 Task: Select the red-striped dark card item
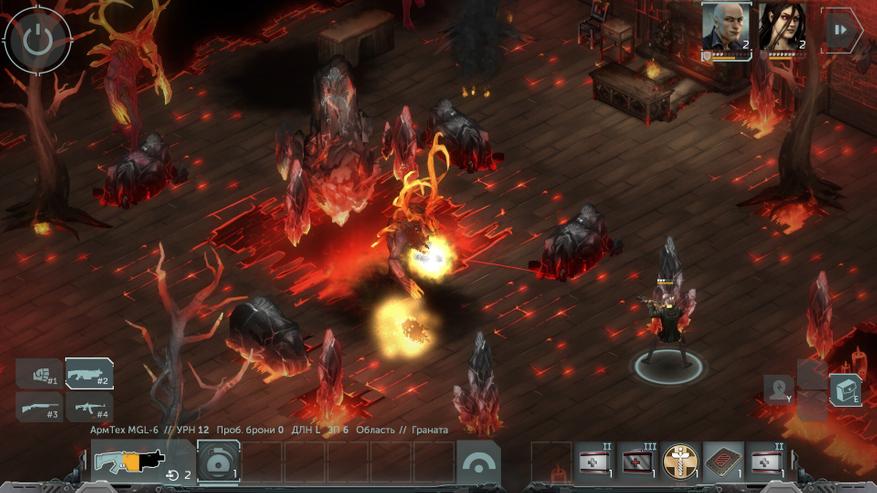(724, 462)
